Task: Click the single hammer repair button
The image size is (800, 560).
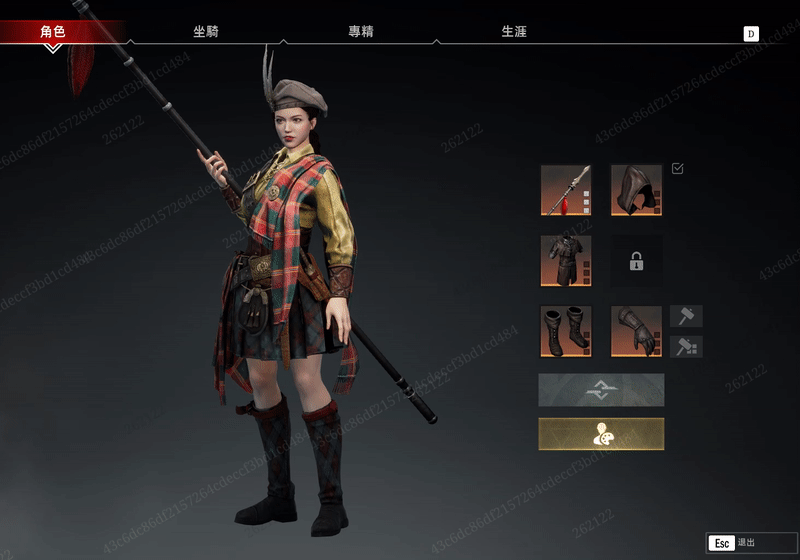Action: [x=686, y=317]
